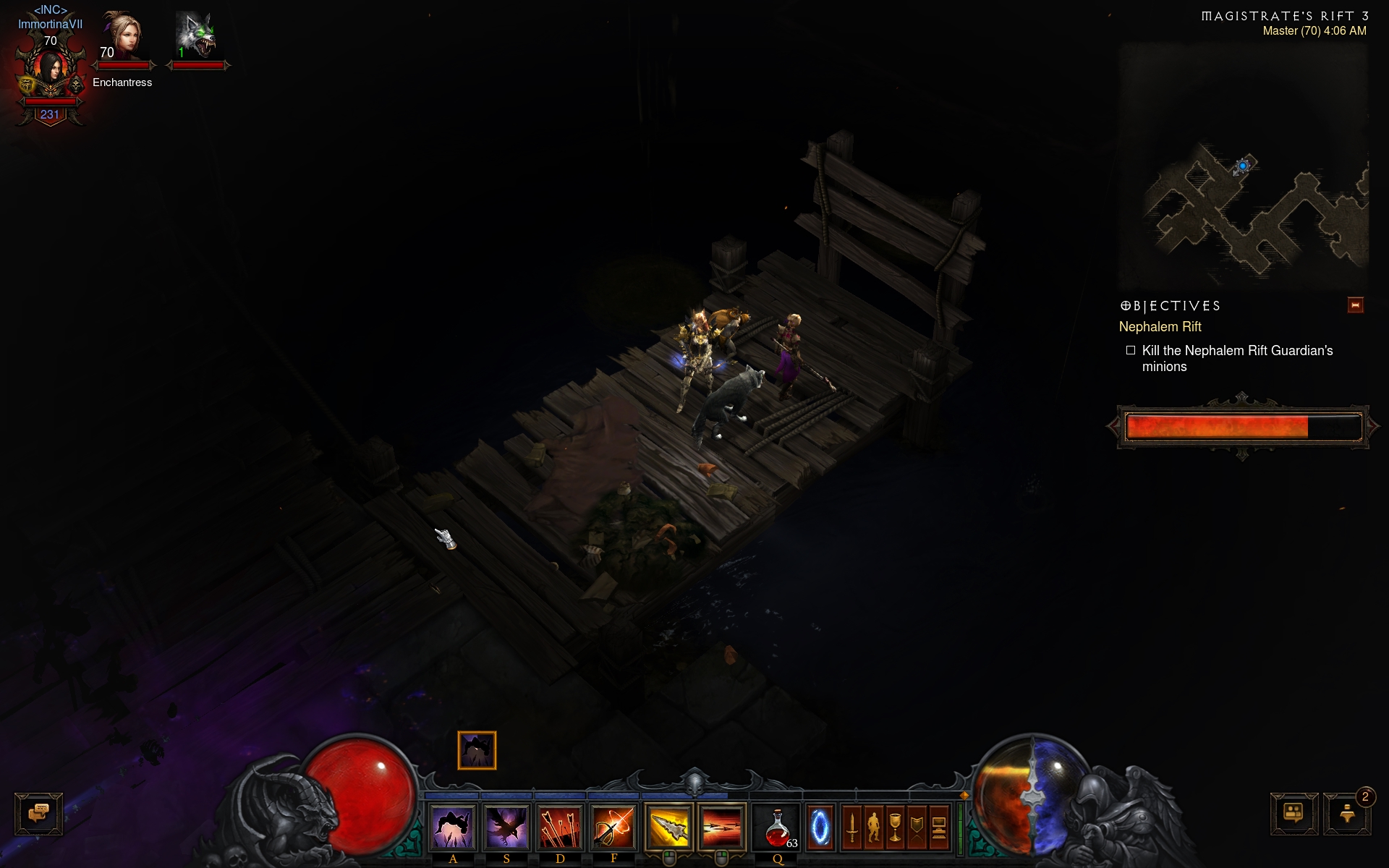
Task: Use the raven Companion skill
Action: (506, 827)
